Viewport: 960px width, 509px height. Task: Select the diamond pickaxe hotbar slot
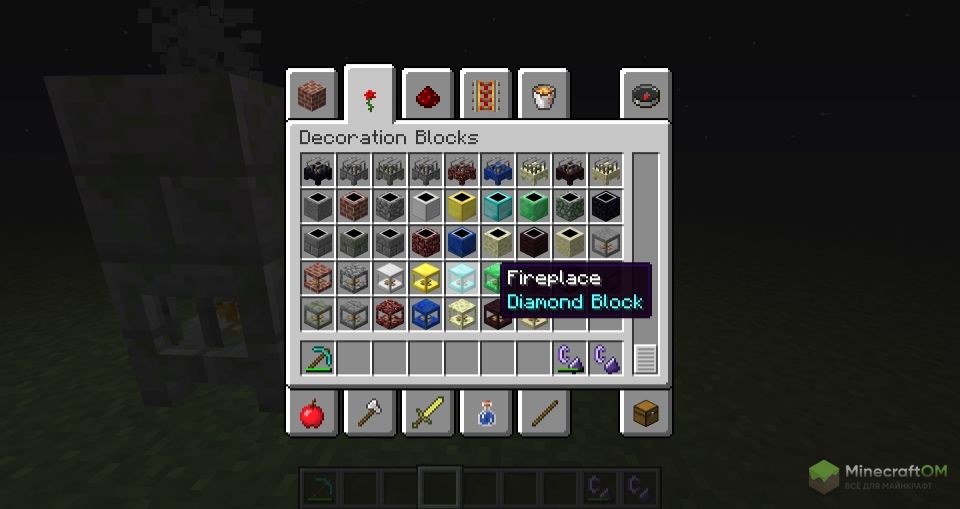tap(318, 358)
